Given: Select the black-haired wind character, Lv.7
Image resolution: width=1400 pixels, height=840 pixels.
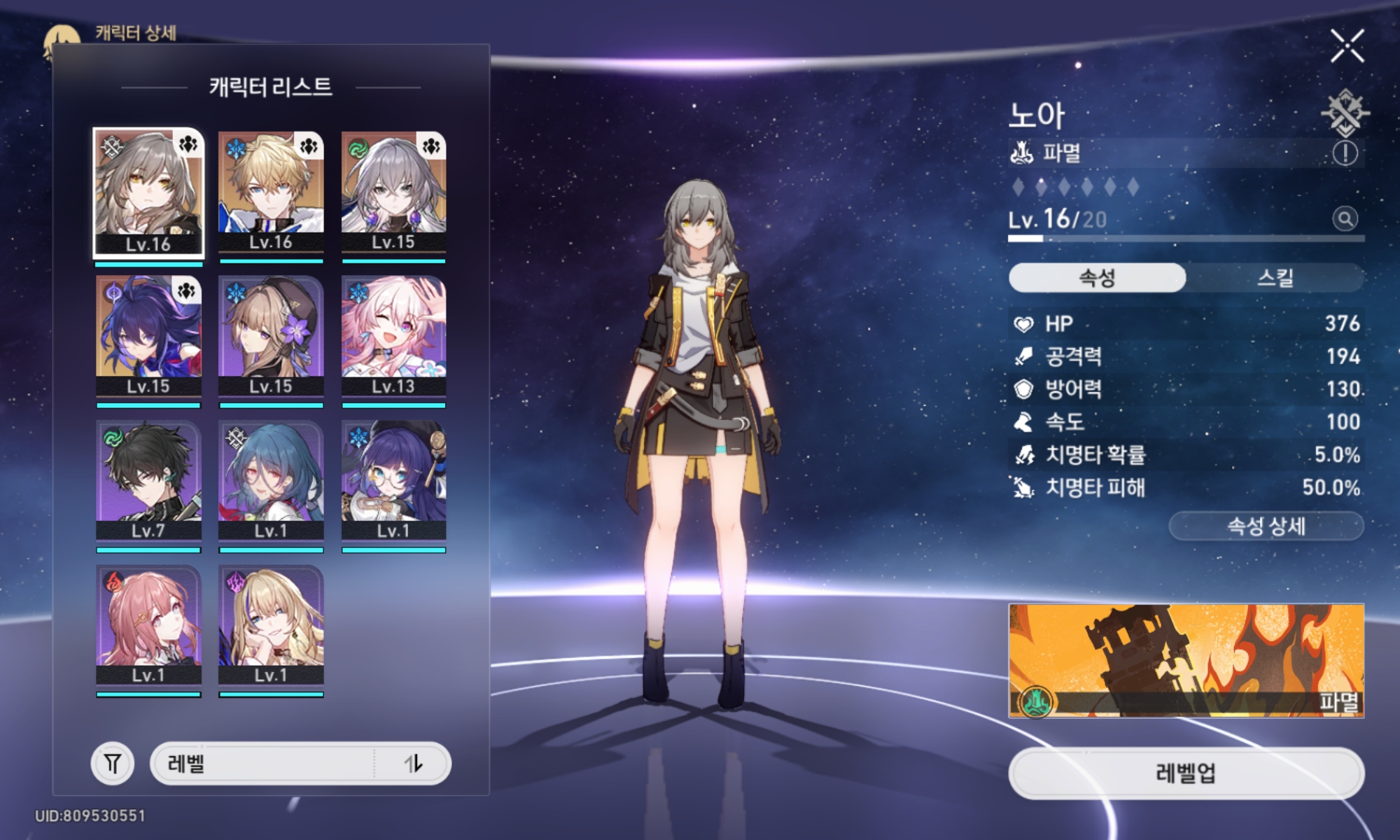Looking at the screenshot, I should pos(148,481).
